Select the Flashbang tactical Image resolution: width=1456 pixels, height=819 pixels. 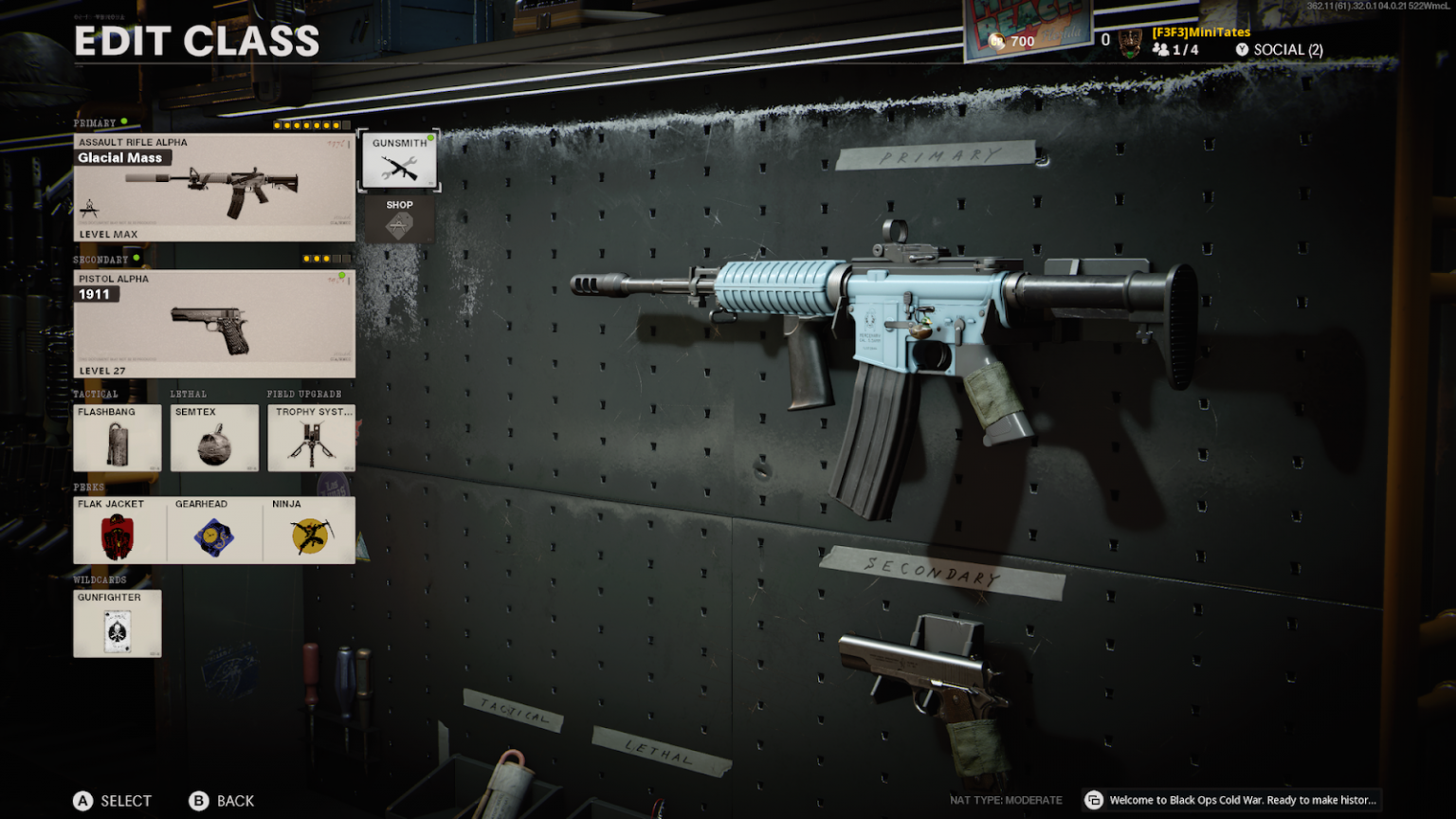point(117,438)
